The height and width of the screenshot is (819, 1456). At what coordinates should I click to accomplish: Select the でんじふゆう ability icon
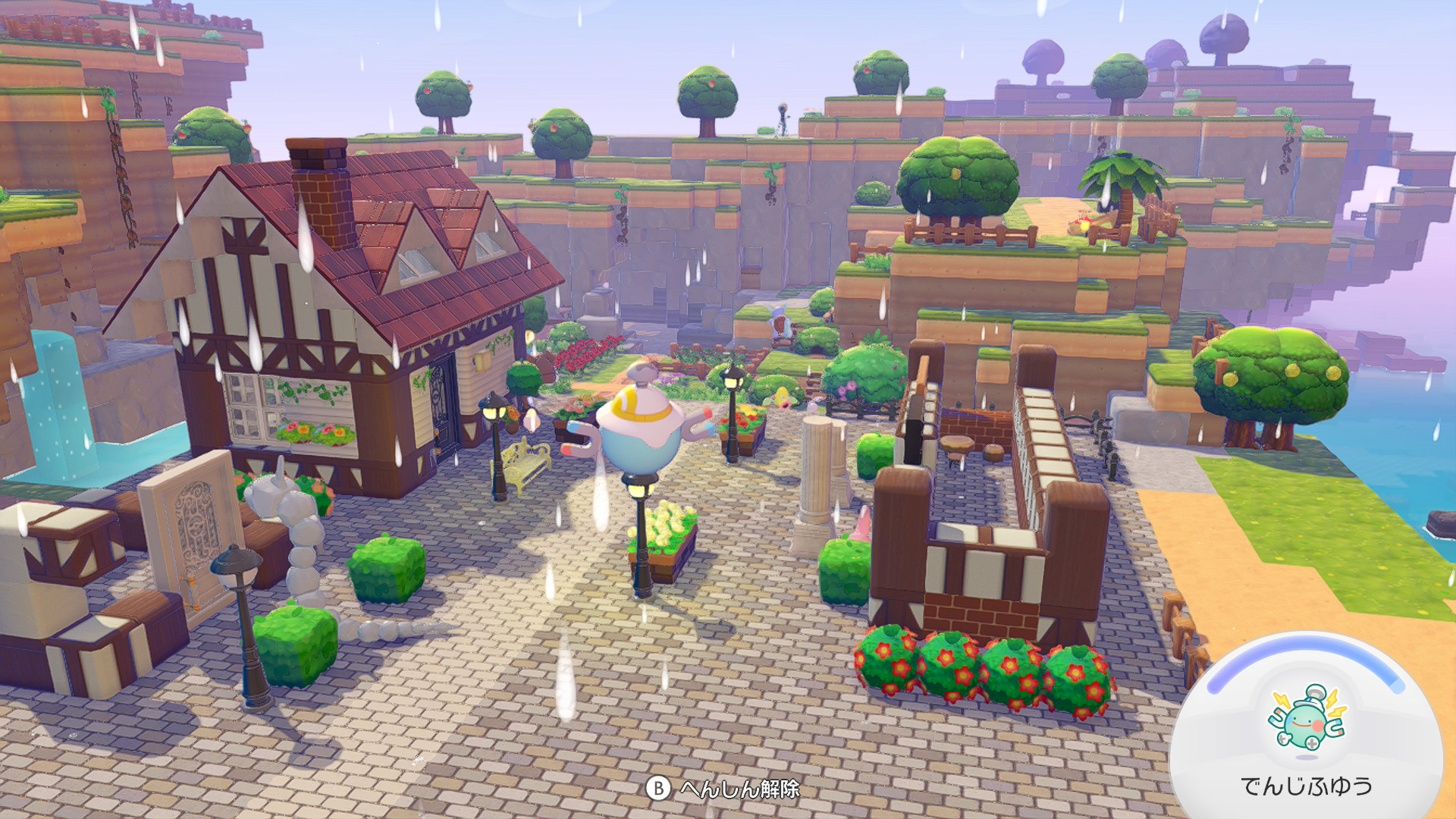point(1306,718)
